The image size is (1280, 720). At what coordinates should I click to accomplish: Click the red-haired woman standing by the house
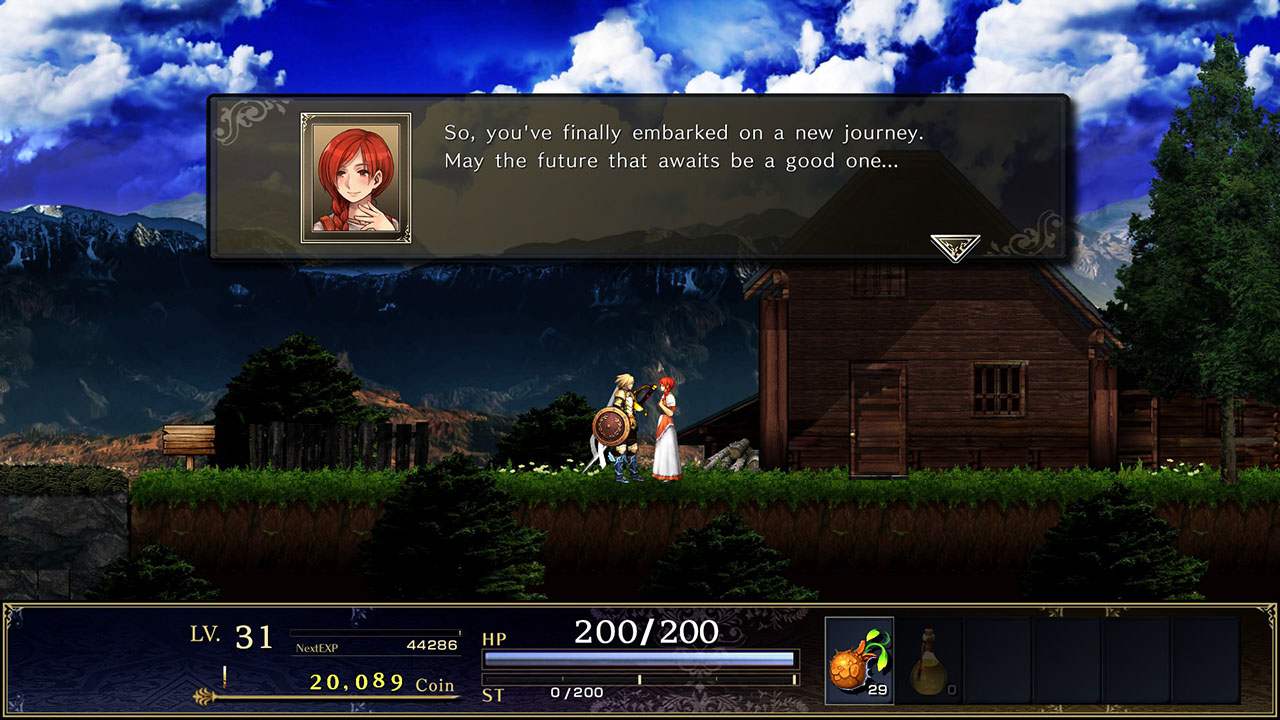[x=668, y=430]
